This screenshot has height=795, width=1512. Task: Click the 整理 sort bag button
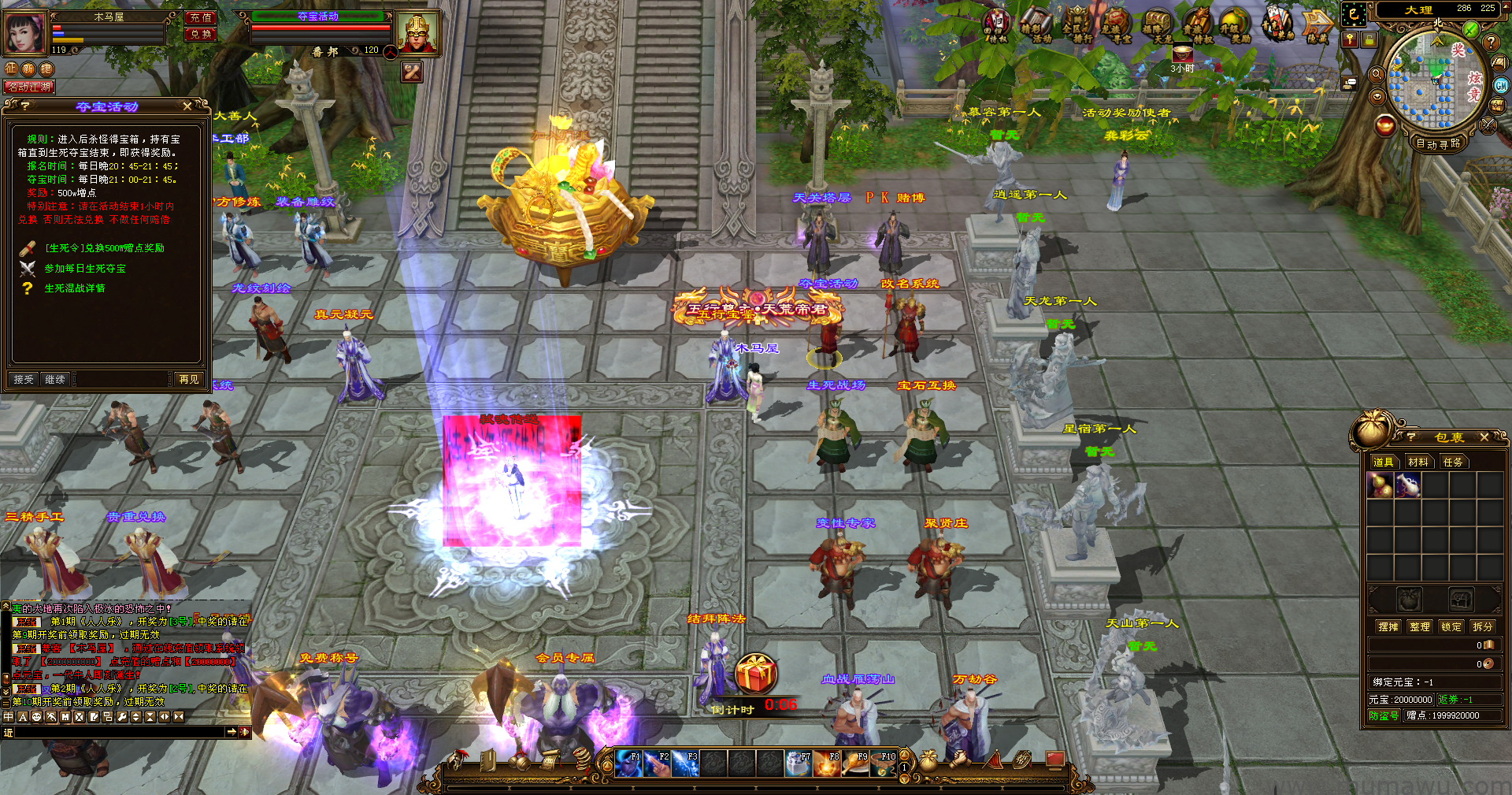(x=1419, y=626)
